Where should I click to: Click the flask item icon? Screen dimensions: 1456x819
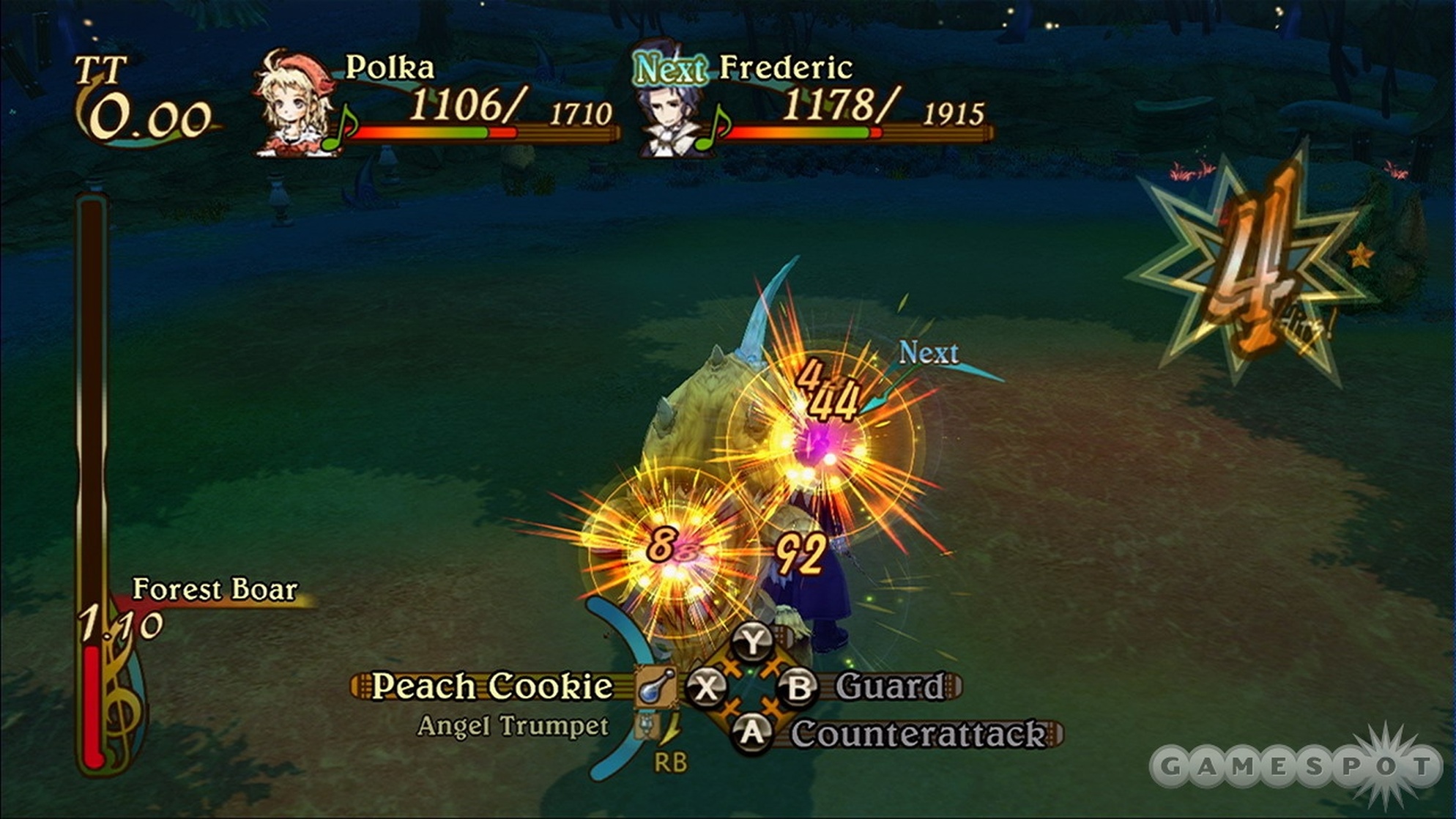point(655,686)
